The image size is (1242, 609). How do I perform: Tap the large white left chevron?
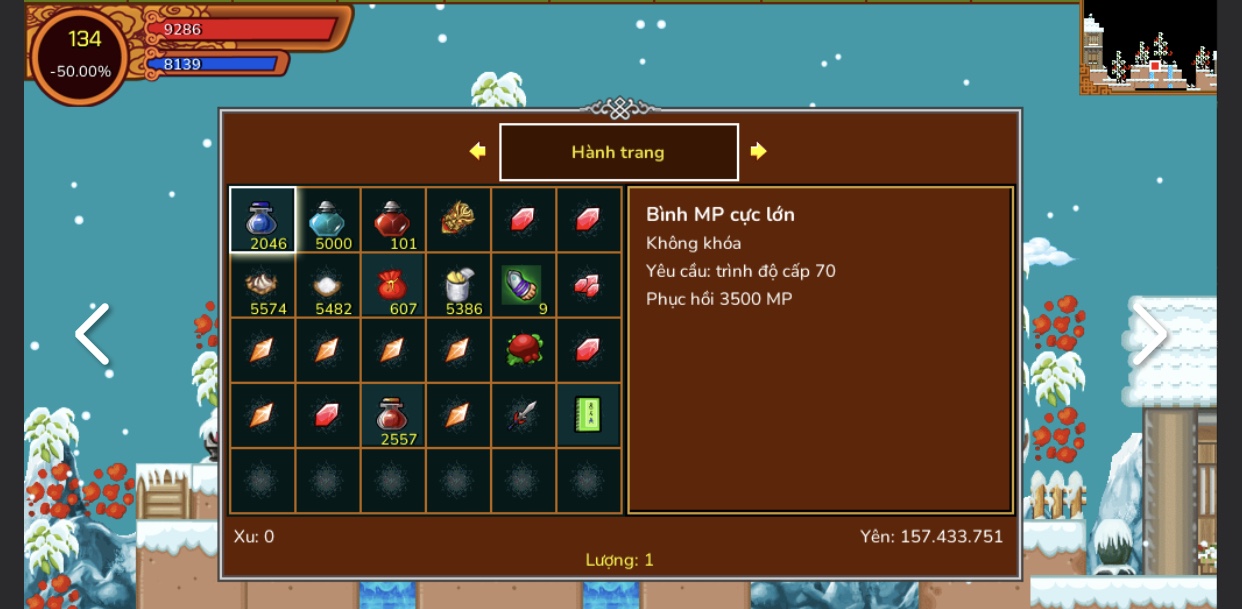click(x=92, y=335)
